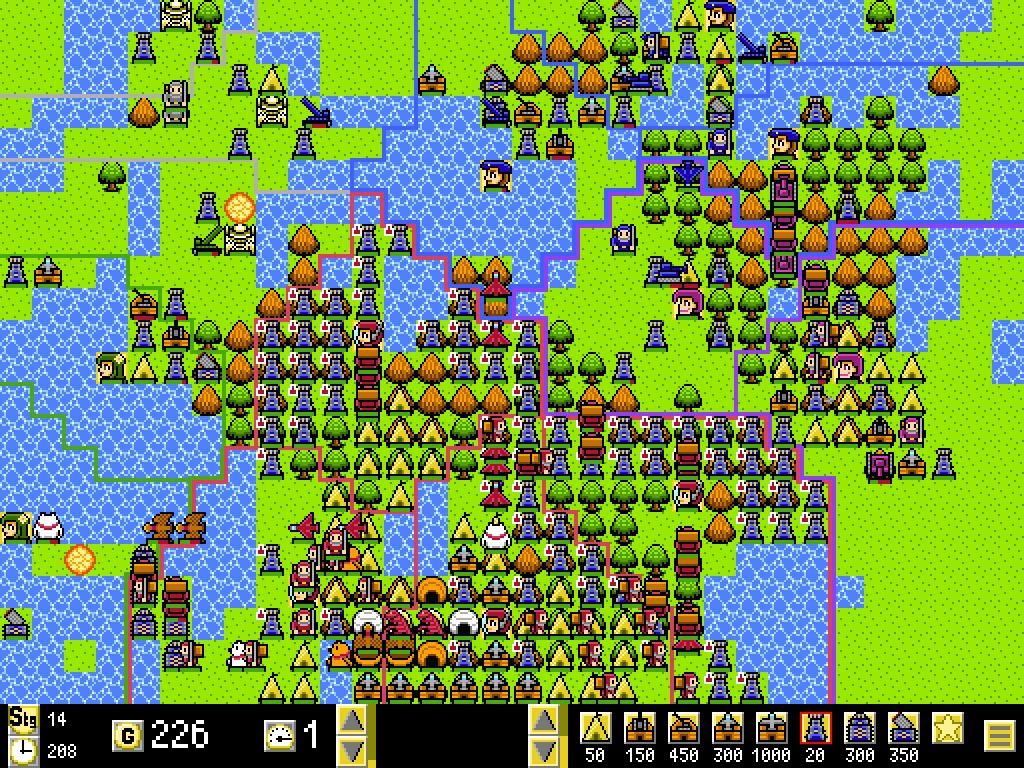The height and width of the screenshot is (768, 1024).
Task: Select the tent building costing 50
Action: click(596, 728)
